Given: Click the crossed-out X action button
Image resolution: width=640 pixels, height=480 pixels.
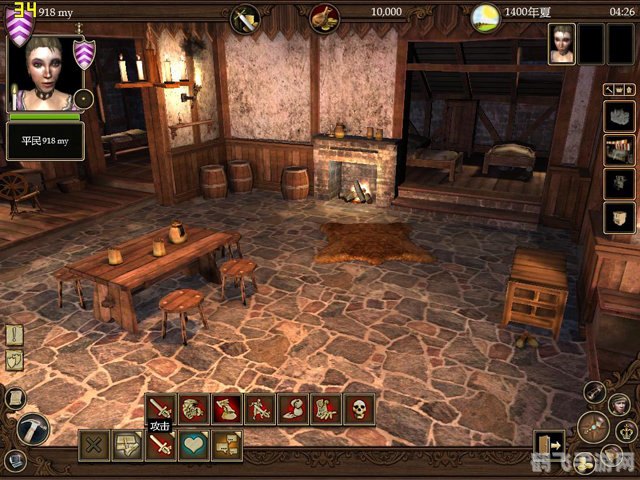Looking at the screenshot, I should (x=94, y=445).
